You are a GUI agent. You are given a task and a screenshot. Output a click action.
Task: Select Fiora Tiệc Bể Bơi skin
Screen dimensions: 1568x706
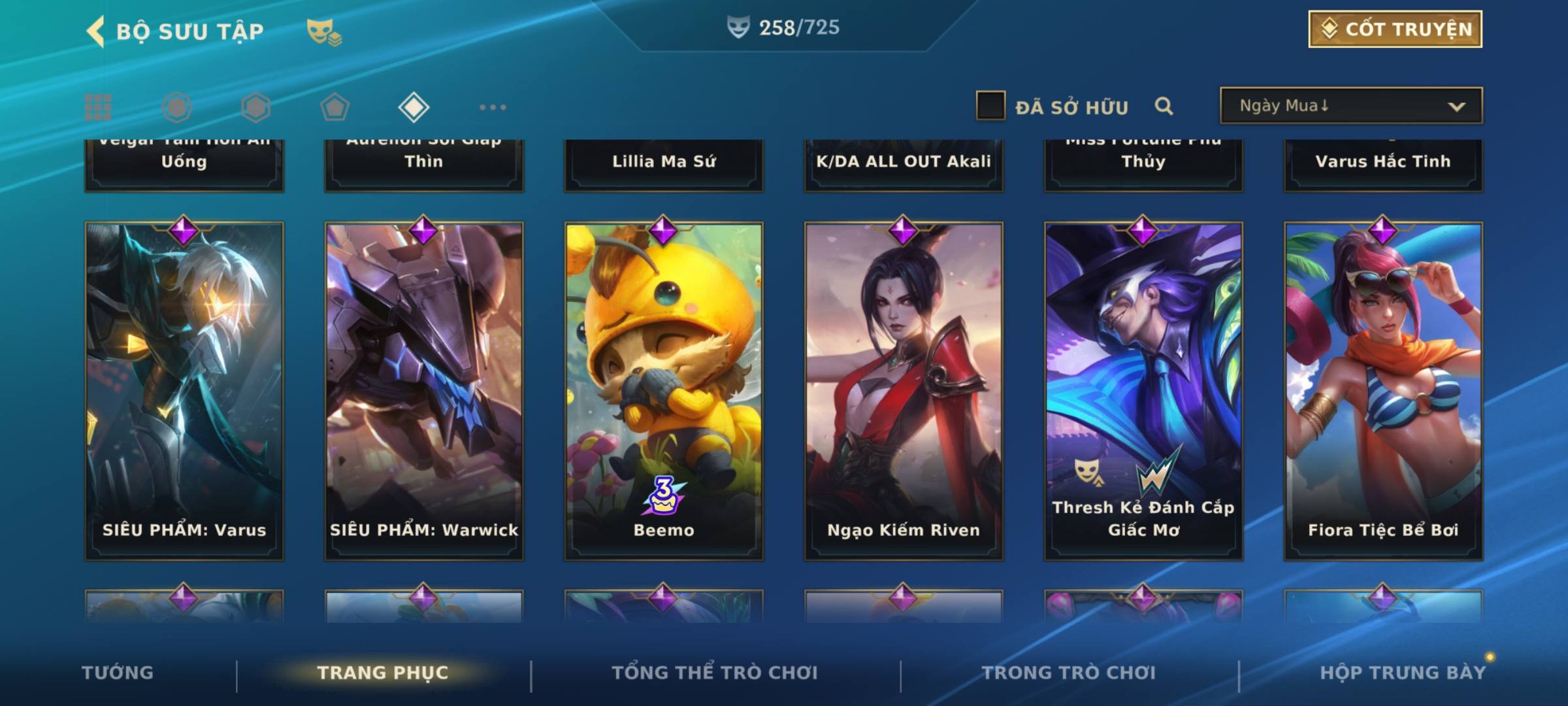tap(1383, 390)
